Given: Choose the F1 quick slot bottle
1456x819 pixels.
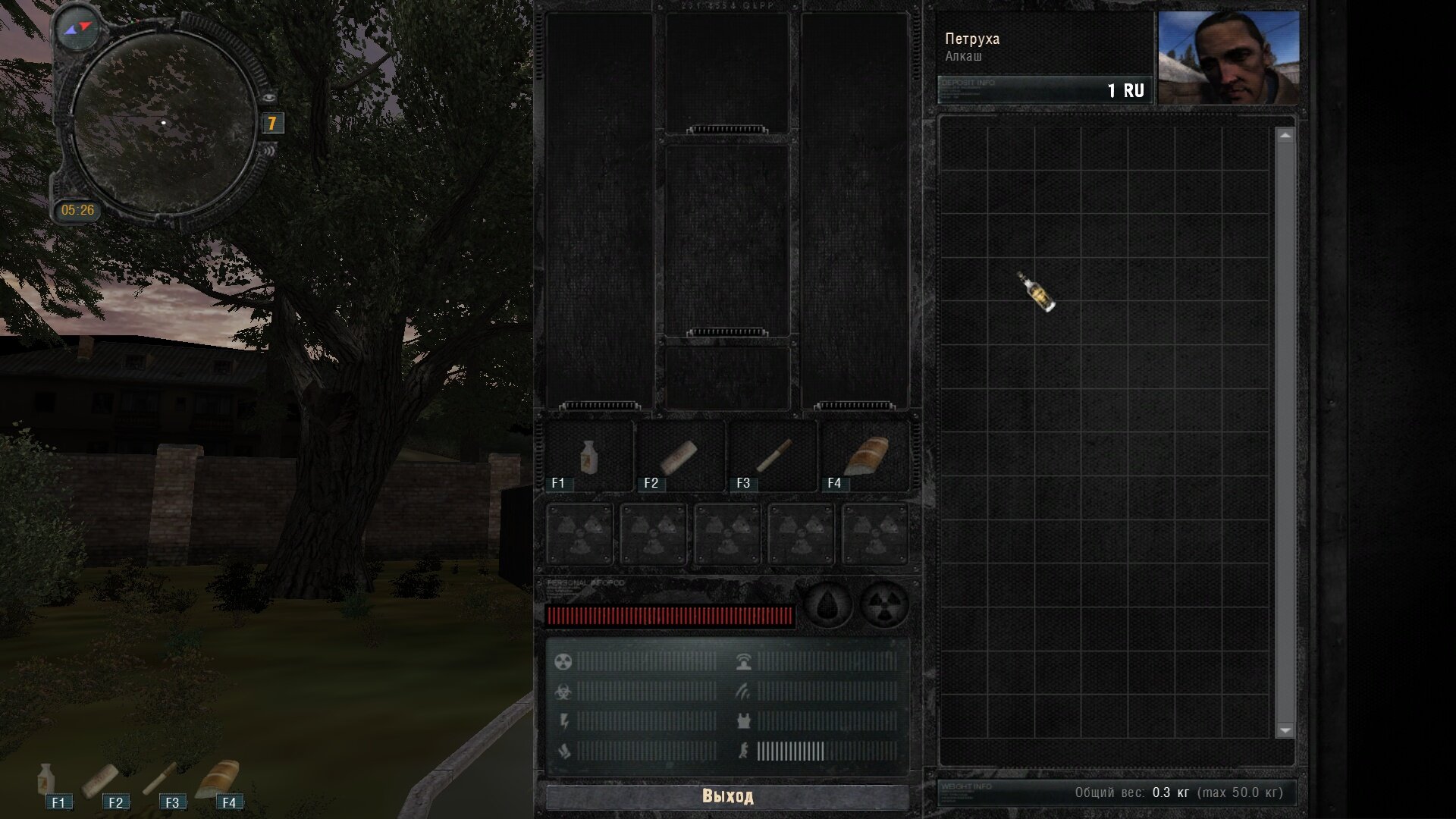Looking at the screenshot, I should point(588,457).
